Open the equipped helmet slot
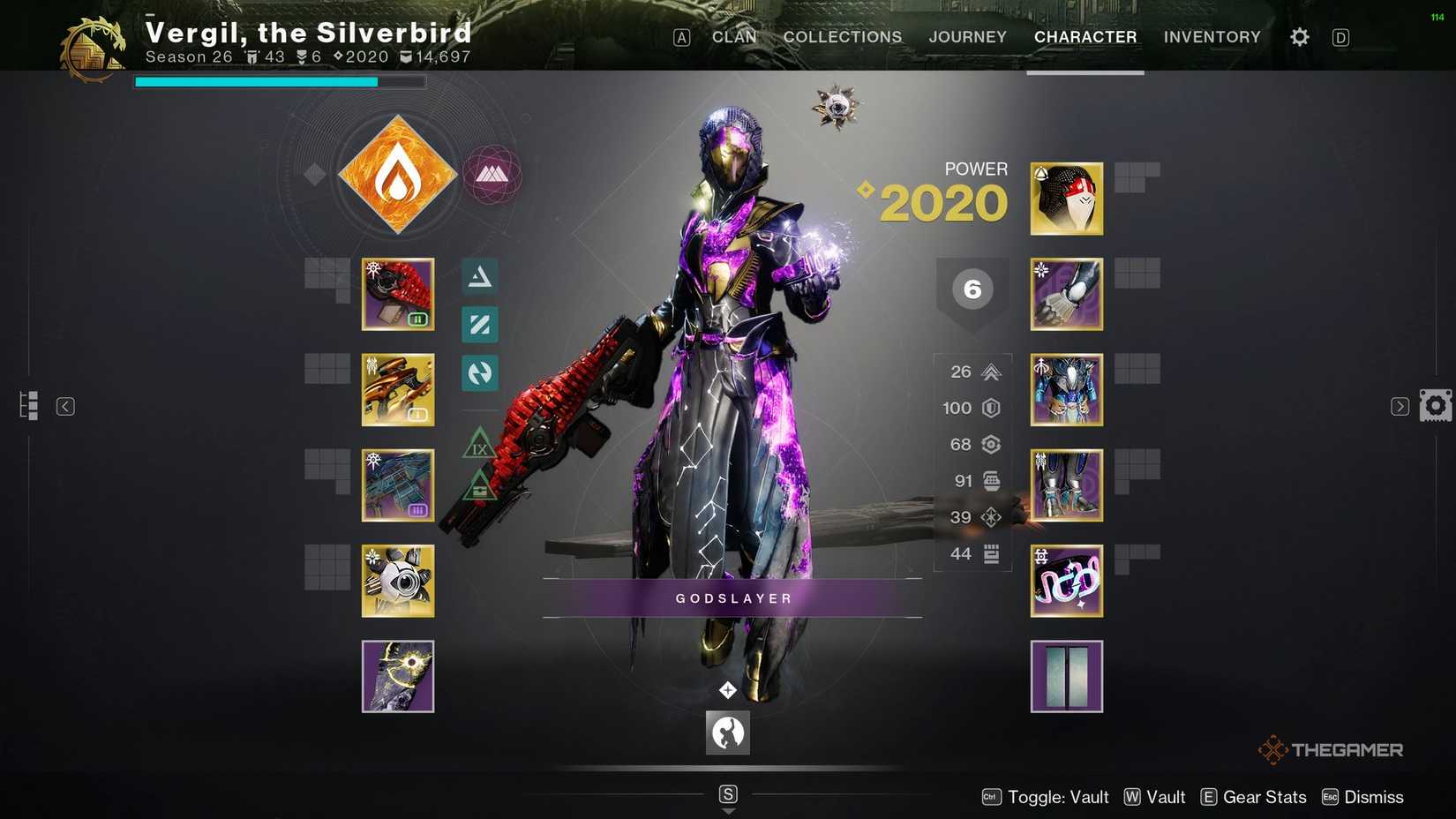 click(x=1066, y=199)
